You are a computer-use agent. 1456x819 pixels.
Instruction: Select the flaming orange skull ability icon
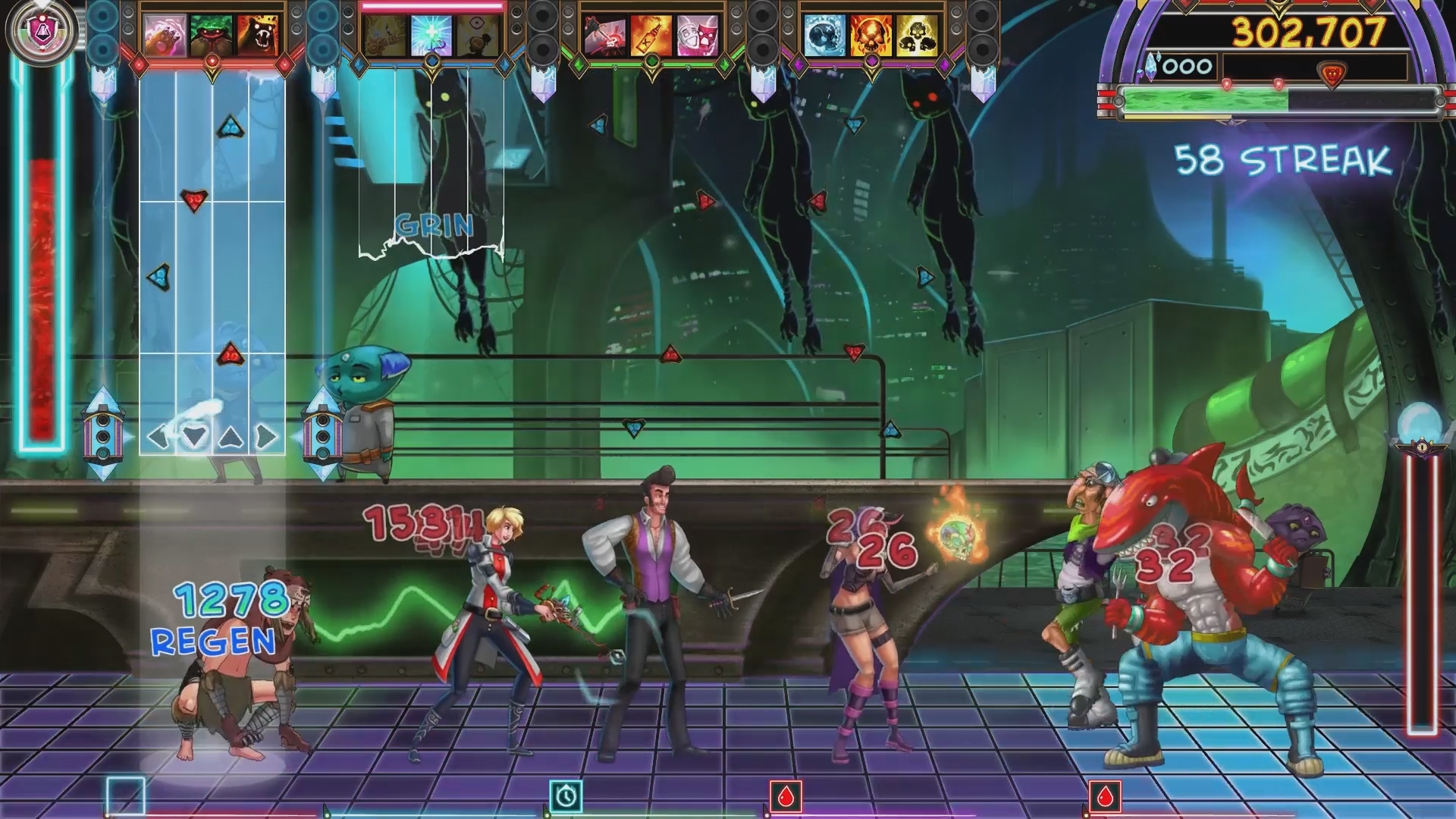point(871,34)
